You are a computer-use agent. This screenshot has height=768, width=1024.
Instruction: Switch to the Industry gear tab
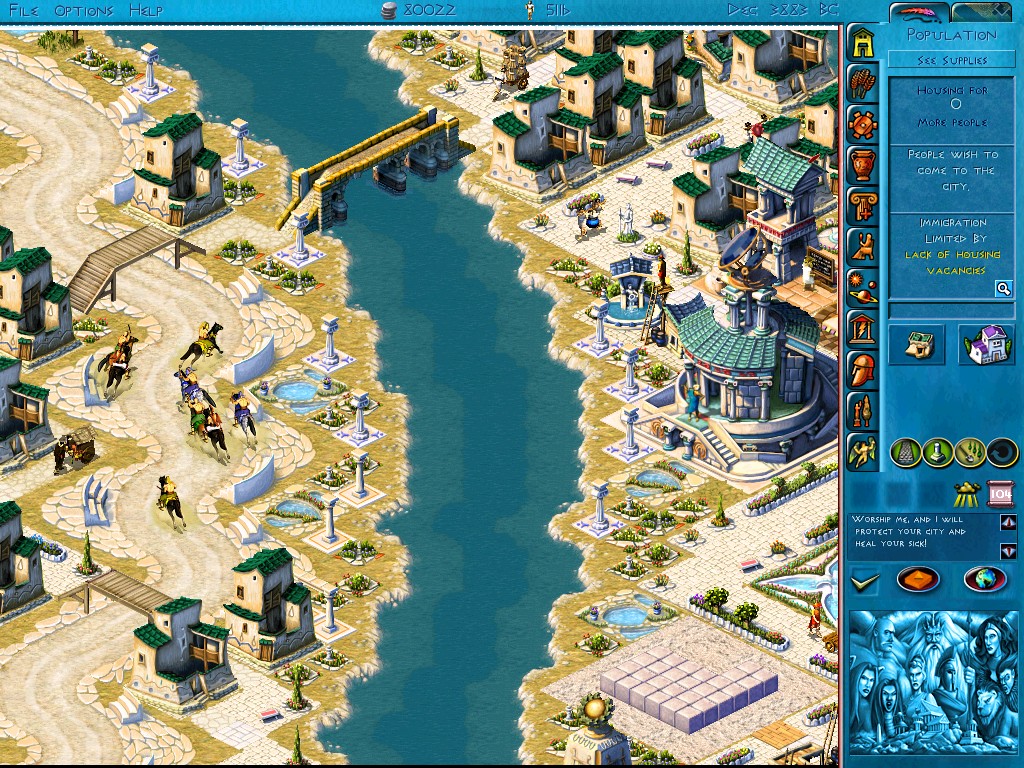(862, 124)
